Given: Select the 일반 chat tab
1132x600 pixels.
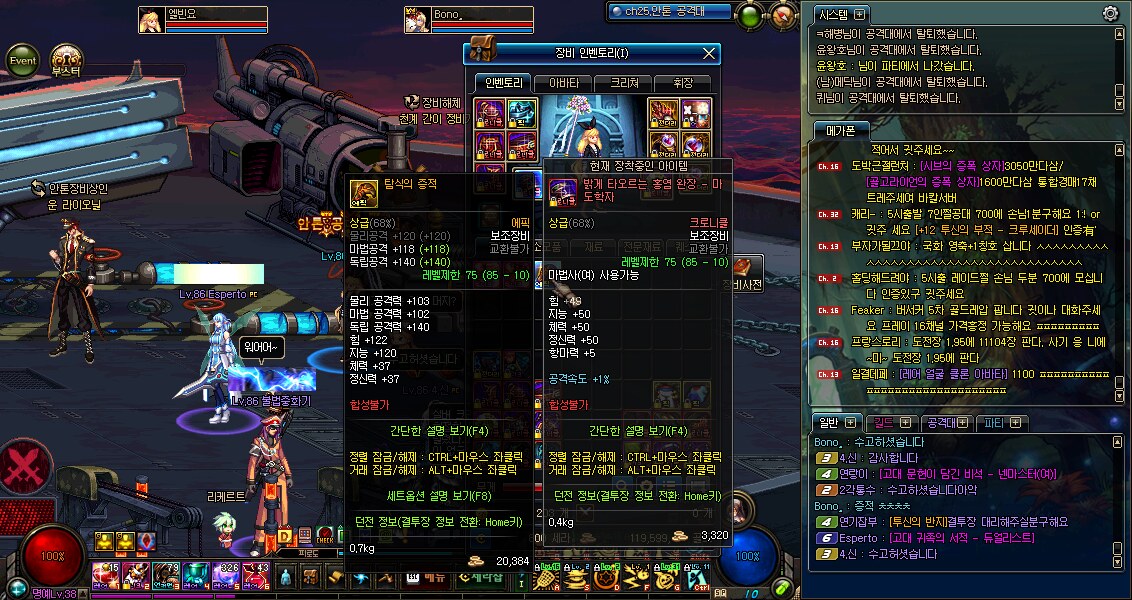Looking at the screenshot, I should (829, 422).
